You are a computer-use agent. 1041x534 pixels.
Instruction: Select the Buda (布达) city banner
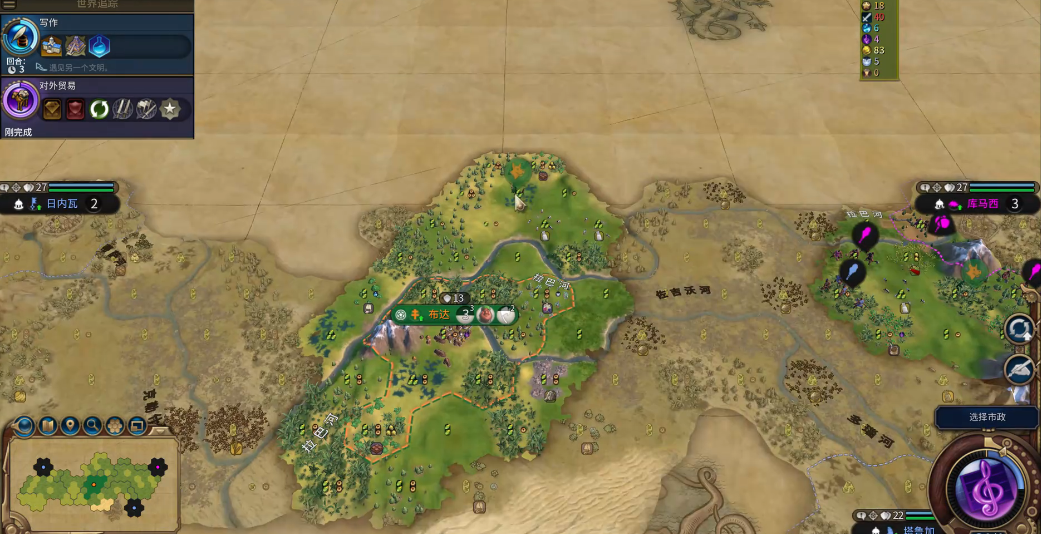(x=439, y=314)
